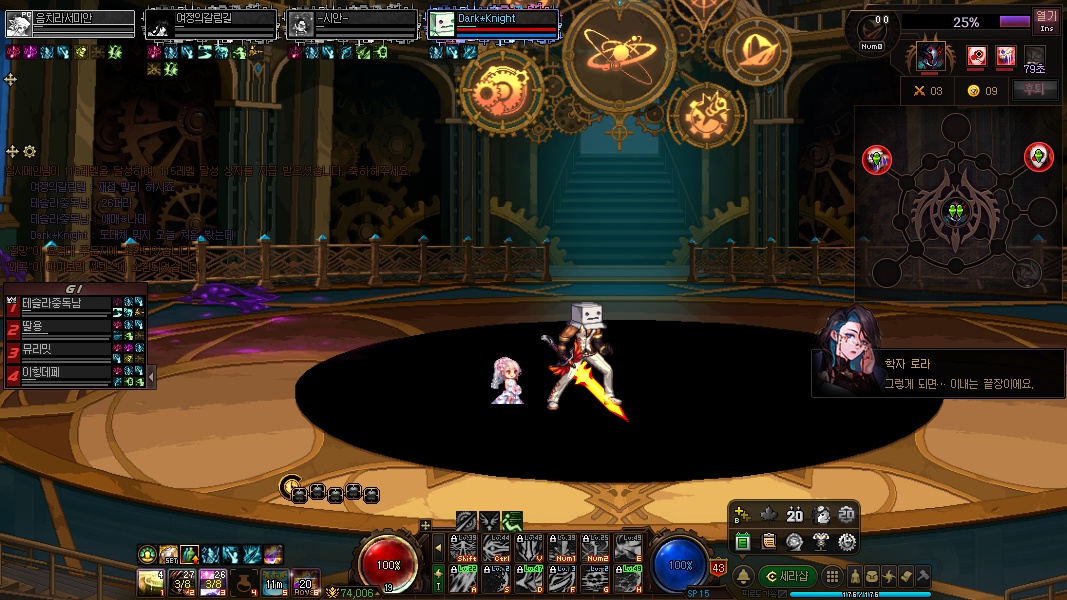The image size is (1067, 600).
Task: Click the raid boss portrait icon
Action: coord(932,55)
